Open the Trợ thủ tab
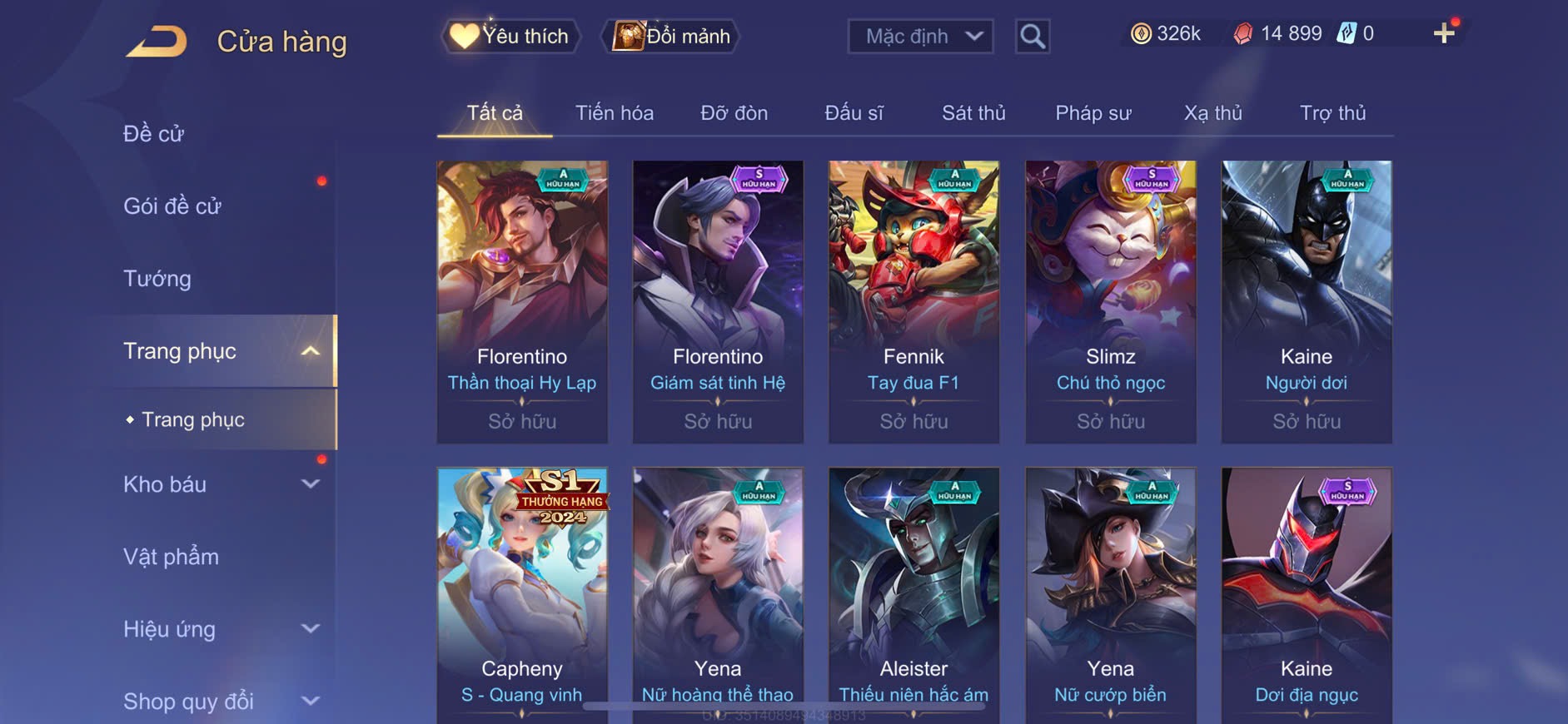 pyautogui.click(x=1332, y=113)
